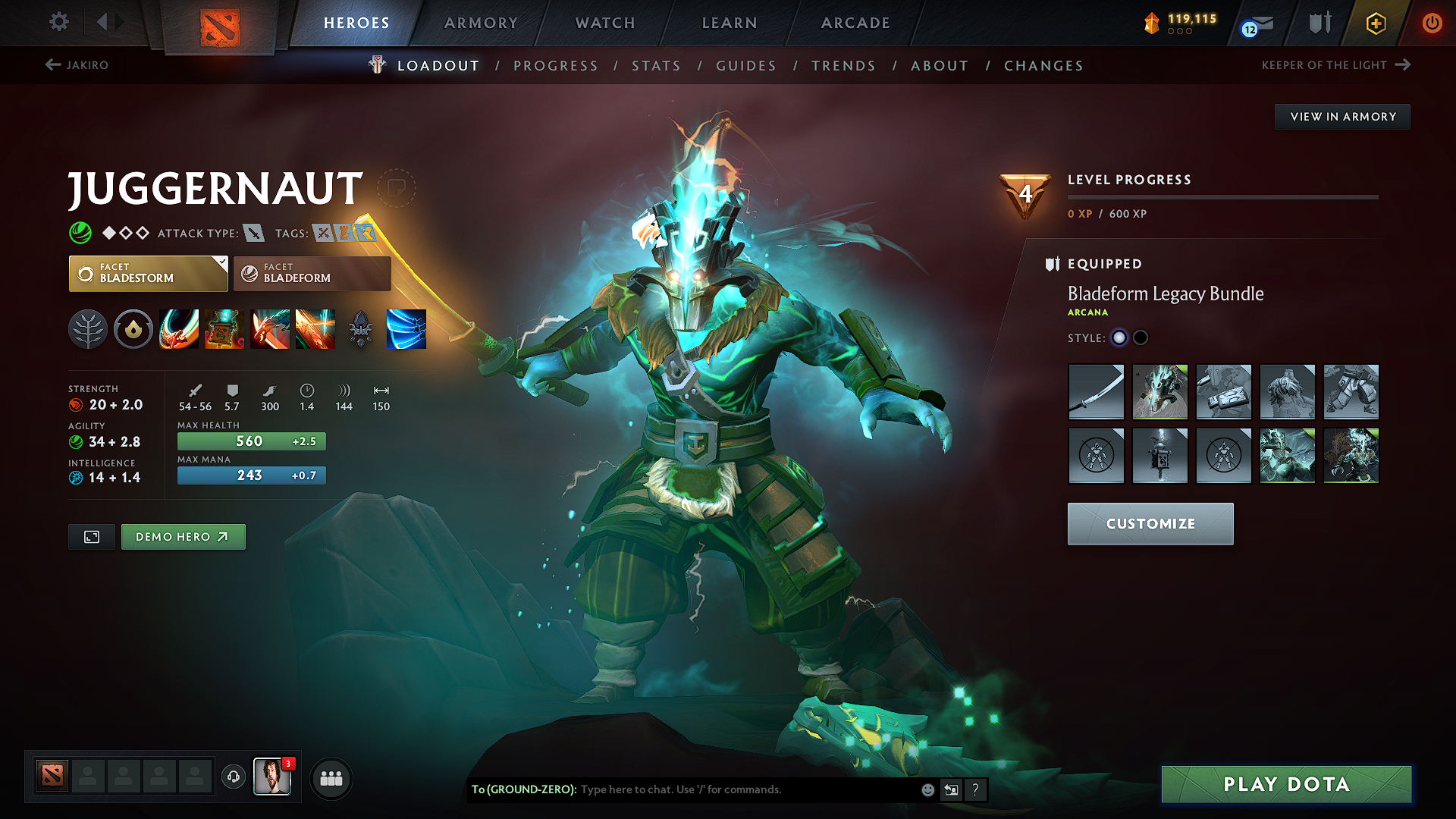Click the green MAX HEALTH bar
This screenshot has width=1456, height=819.
[251, 441]
